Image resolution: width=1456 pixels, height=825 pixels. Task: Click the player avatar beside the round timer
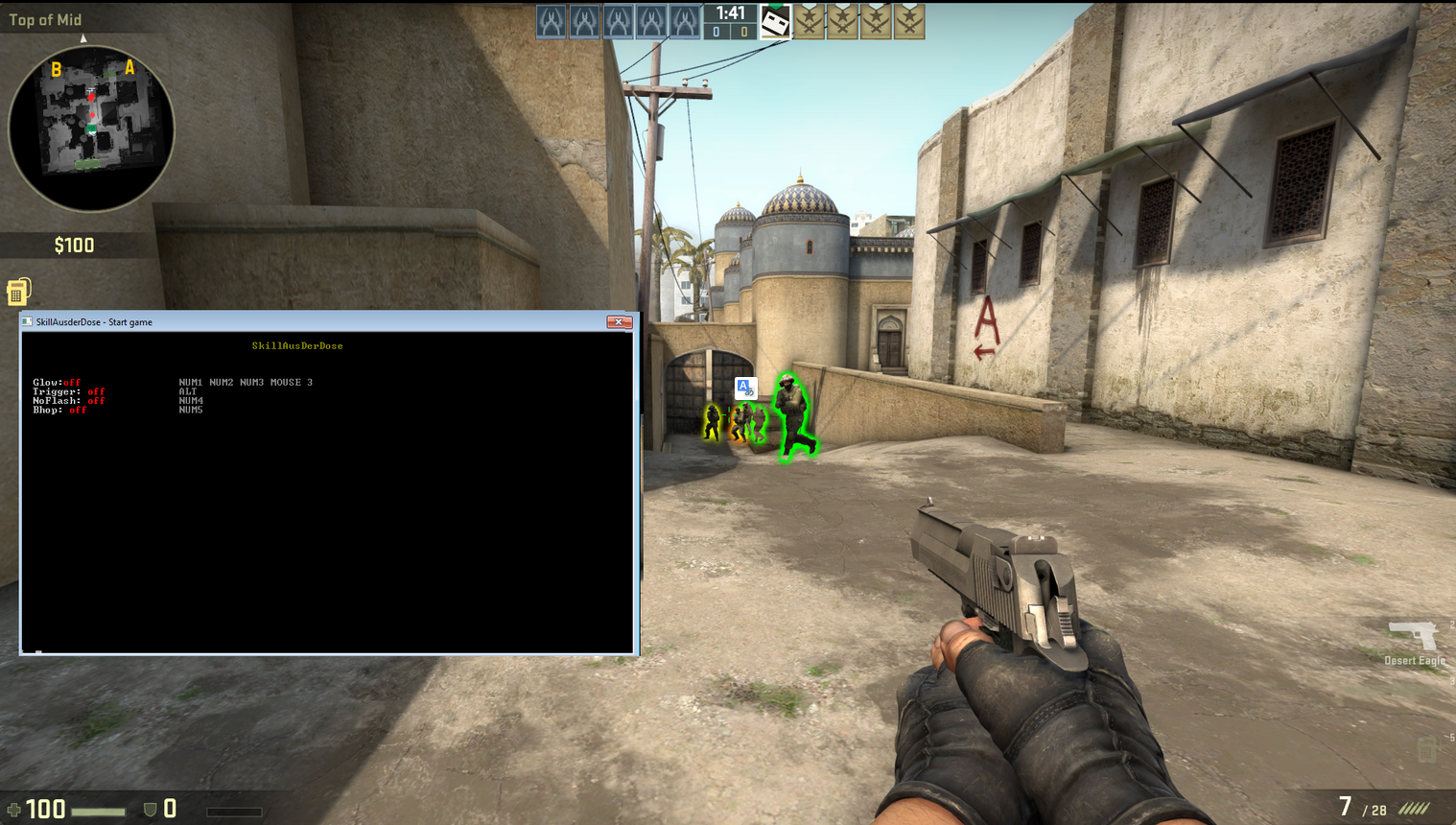click(x=773, y=21)
